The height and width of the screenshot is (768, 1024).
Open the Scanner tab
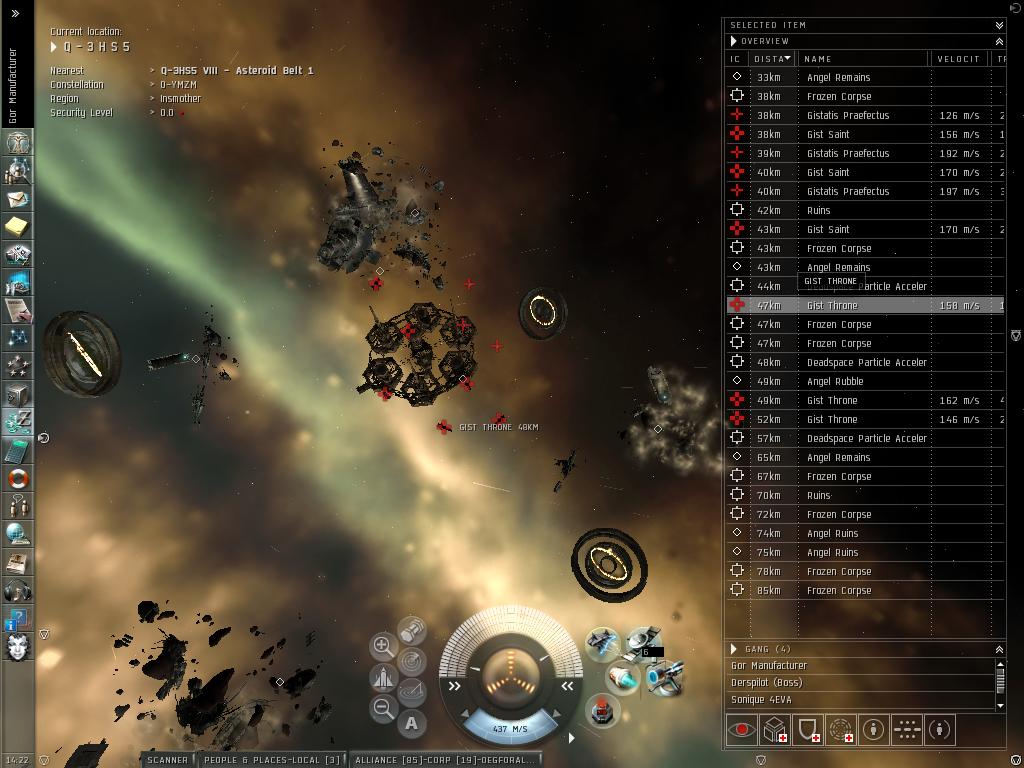pyautogui.click(x=167, y=760)
